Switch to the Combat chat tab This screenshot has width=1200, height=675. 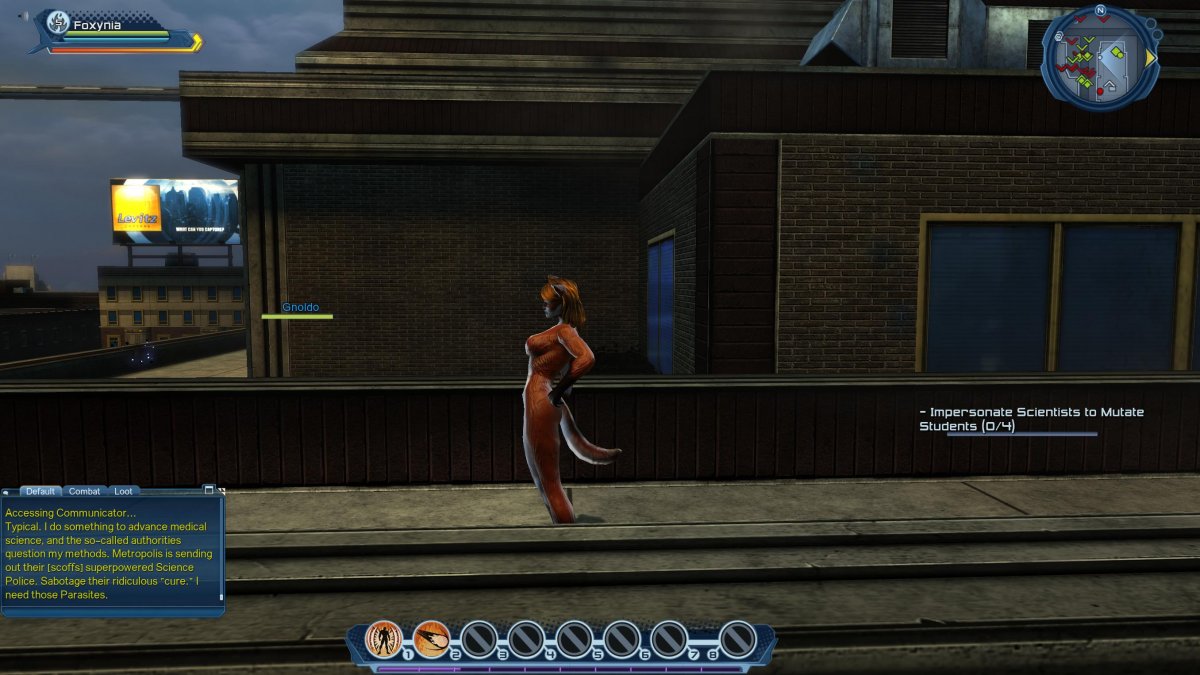[84, 491]
